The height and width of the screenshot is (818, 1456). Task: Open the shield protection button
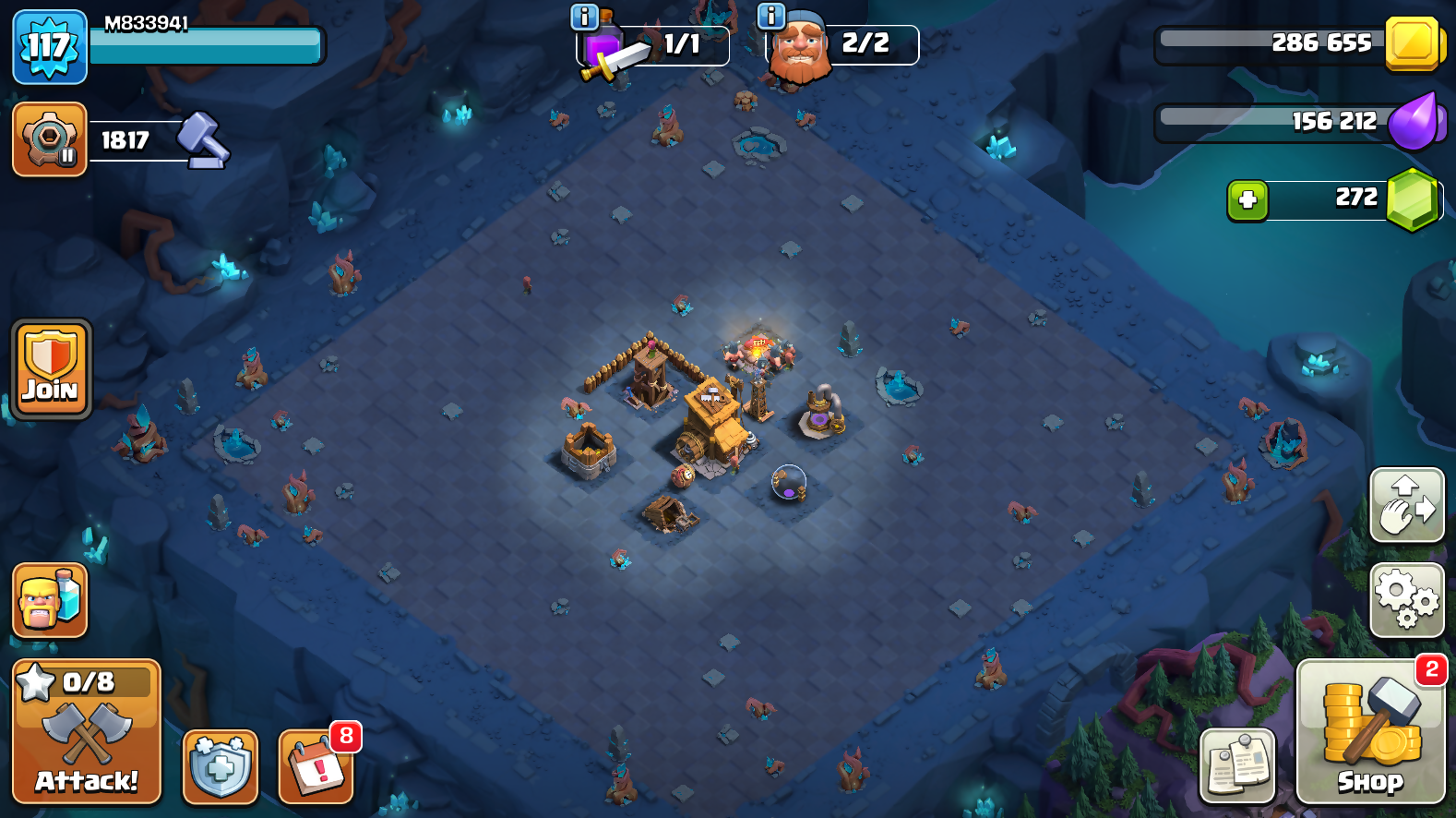221,765
